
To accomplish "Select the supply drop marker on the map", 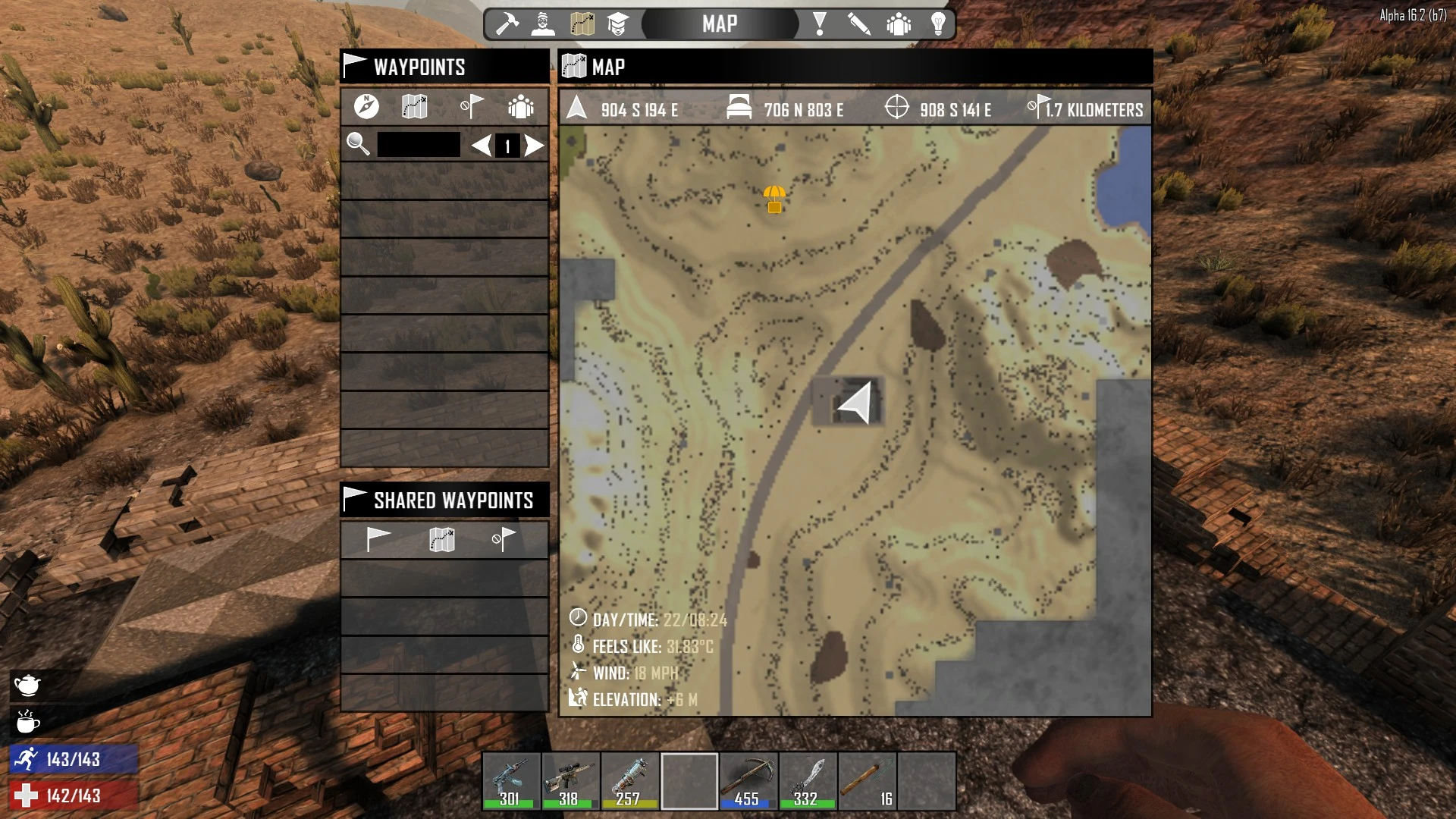I will coord(774,199).
